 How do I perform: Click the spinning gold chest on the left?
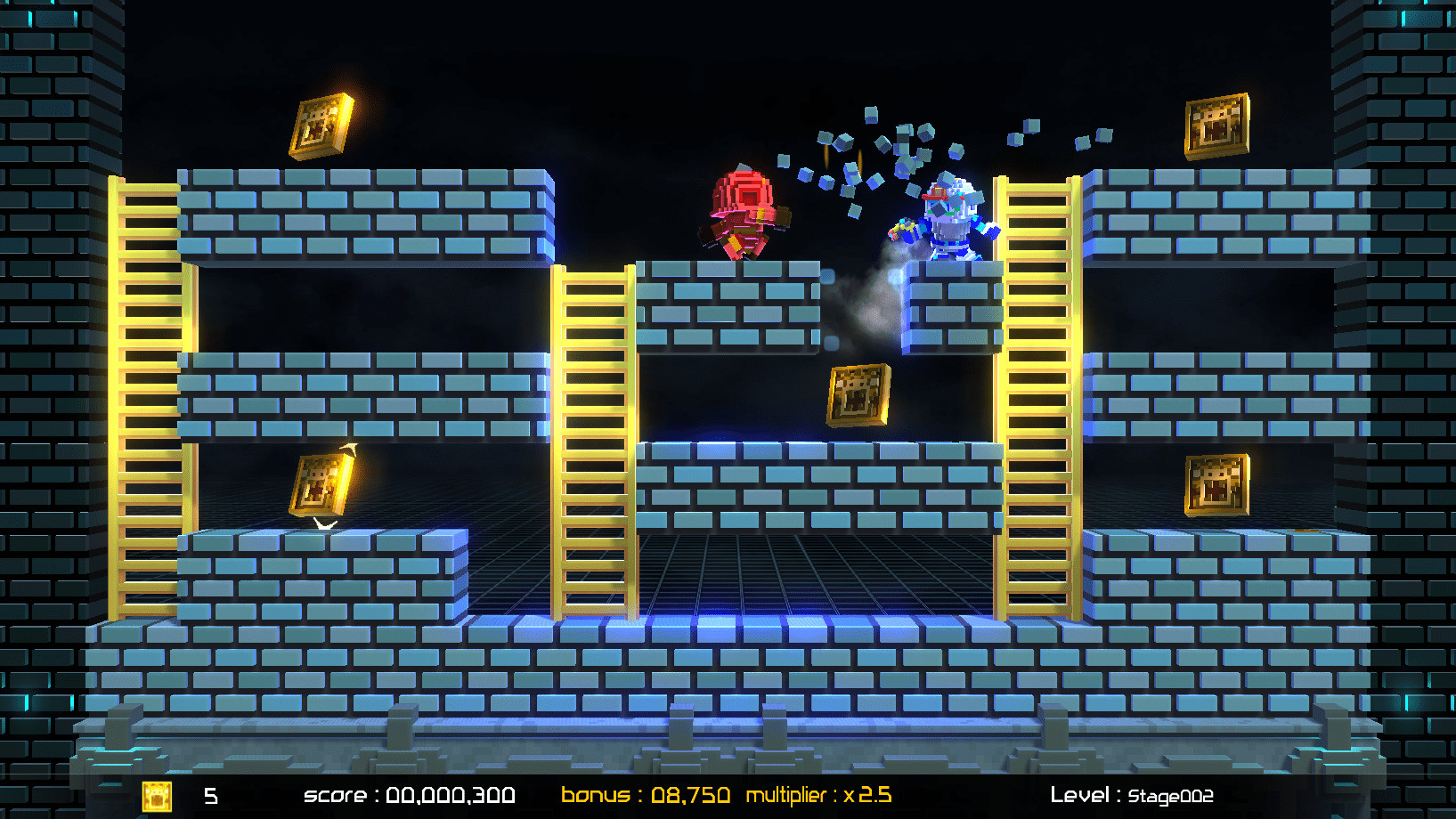(x=321, y=485)
